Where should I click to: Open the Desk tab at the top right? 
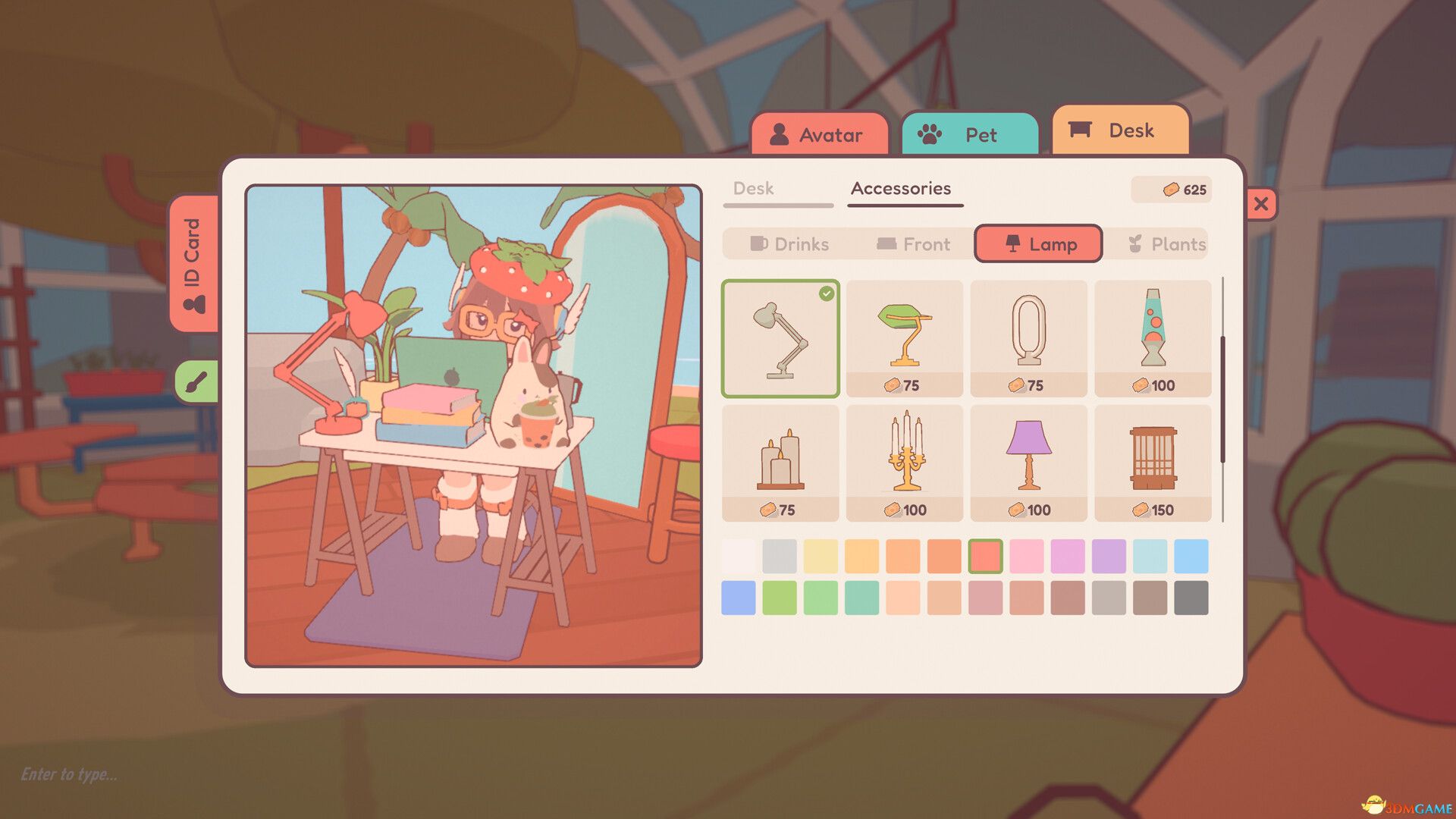click(1121, 130)
